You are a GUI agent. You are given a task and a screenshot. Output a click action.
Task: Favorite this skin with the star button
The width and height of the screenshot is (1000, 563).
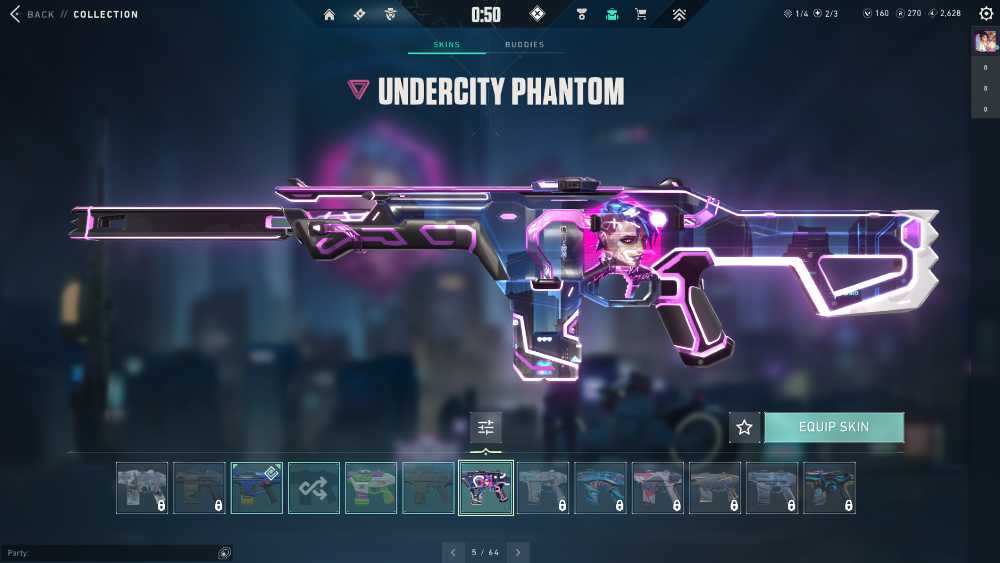(744, 427)
